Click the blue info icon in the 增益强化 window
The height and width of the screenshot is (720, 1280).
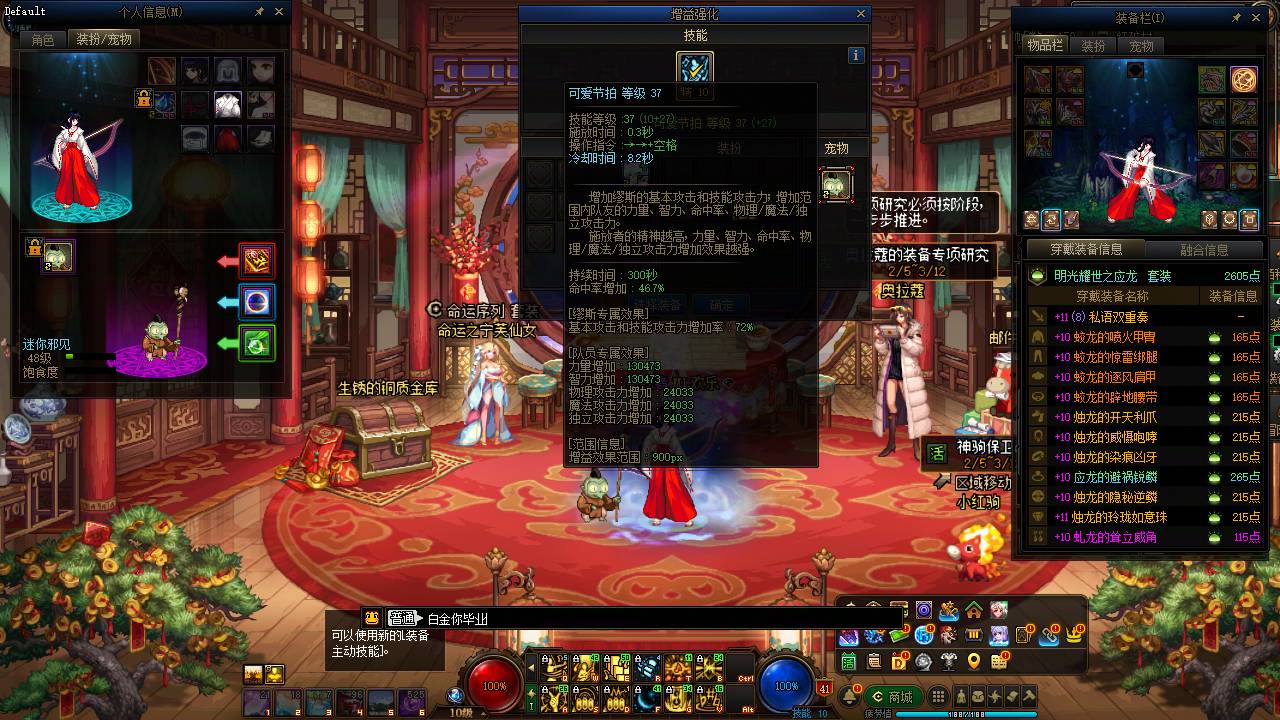pyautogui.click(x=857, y=55)
